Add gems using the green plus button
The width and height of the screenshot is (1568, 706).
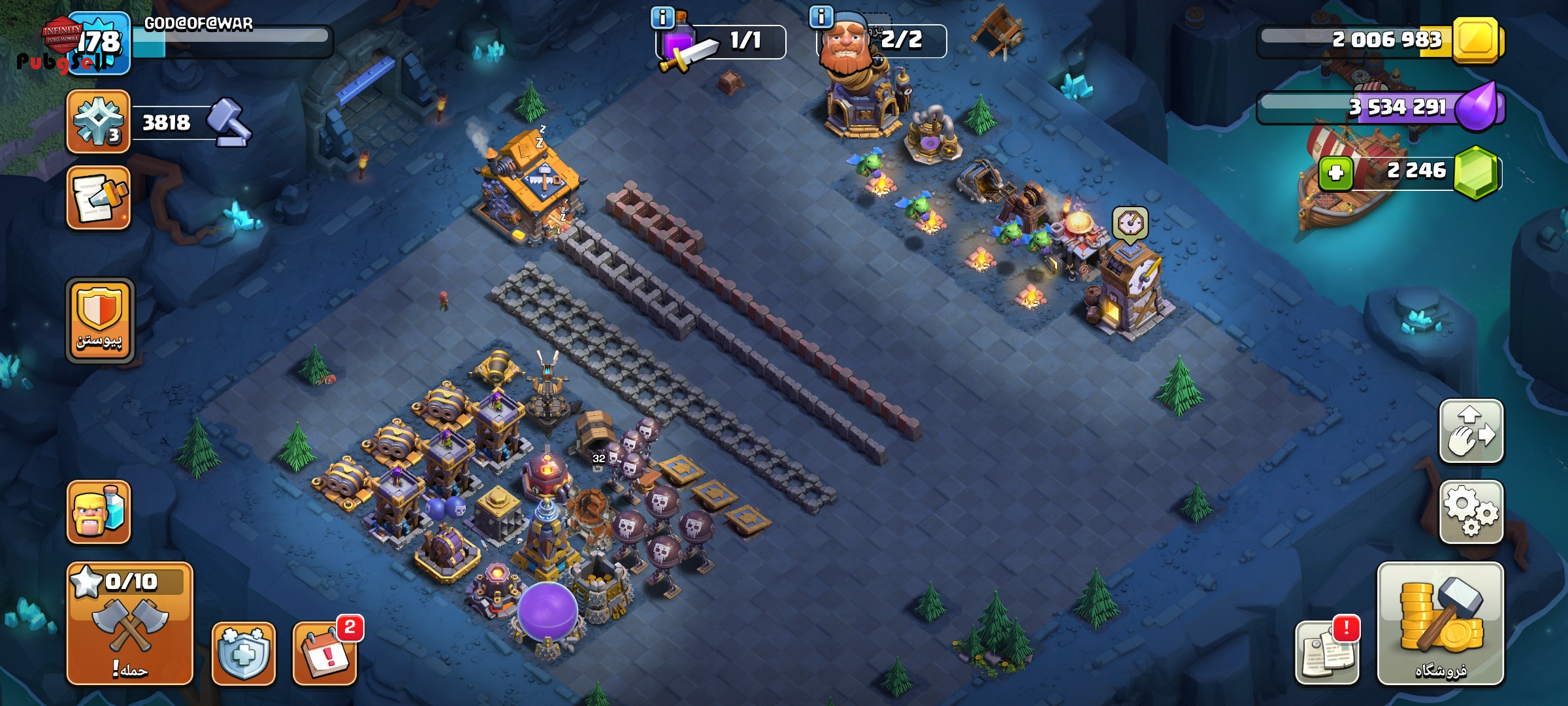coord(1335,173)
